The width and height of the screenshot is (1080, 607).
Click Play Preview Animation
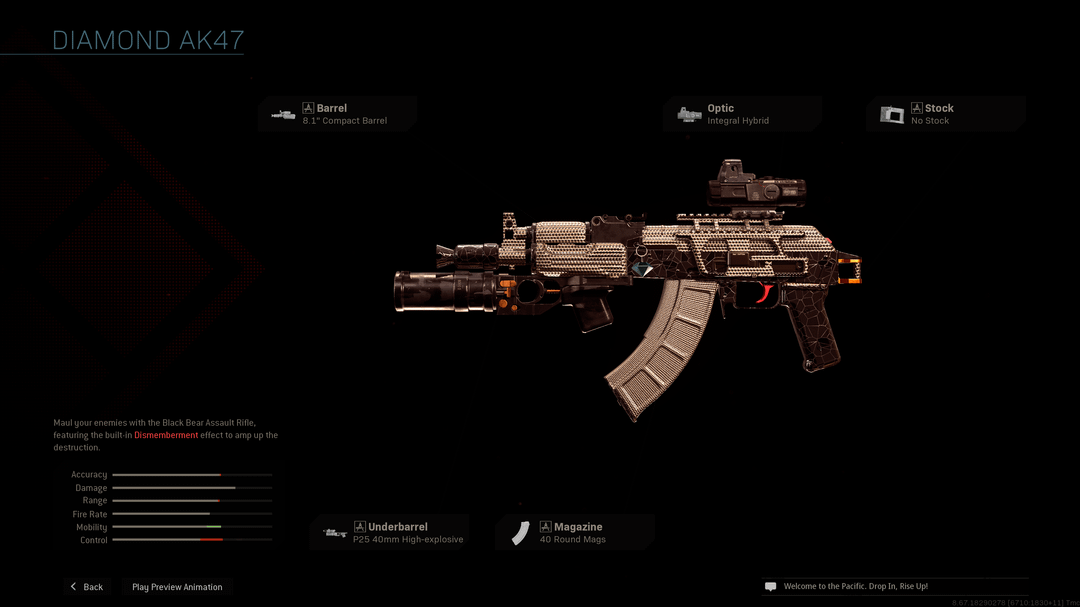[x=177, y=587]
